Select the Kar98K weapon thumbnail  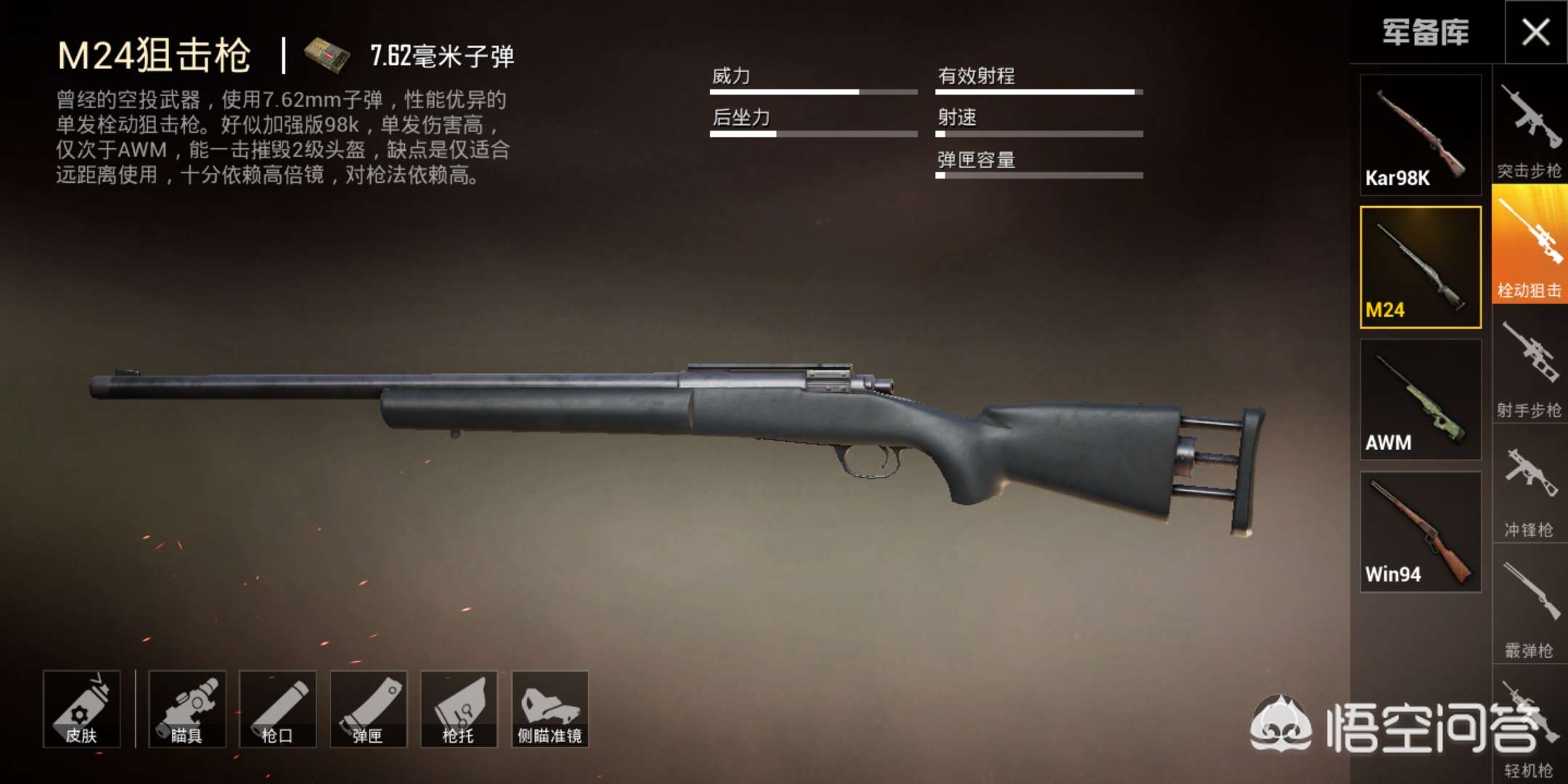(1420, 135)
